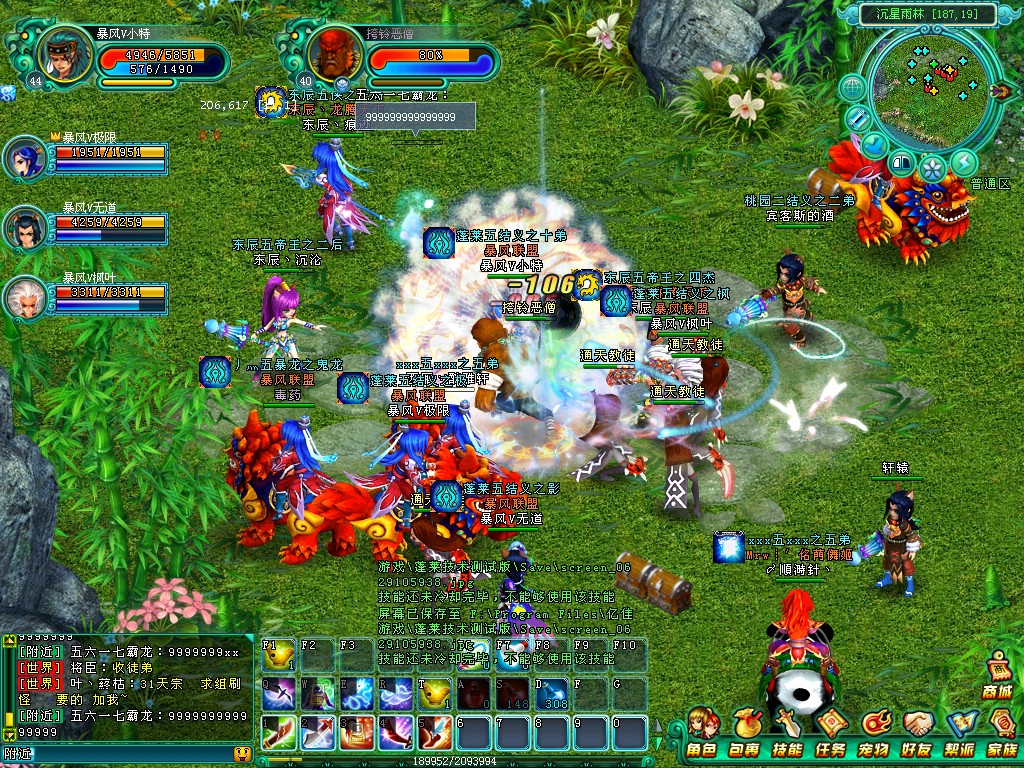1024x768 pixels.
Task: Open the world map globe button
Action: [x=852, y=88]
